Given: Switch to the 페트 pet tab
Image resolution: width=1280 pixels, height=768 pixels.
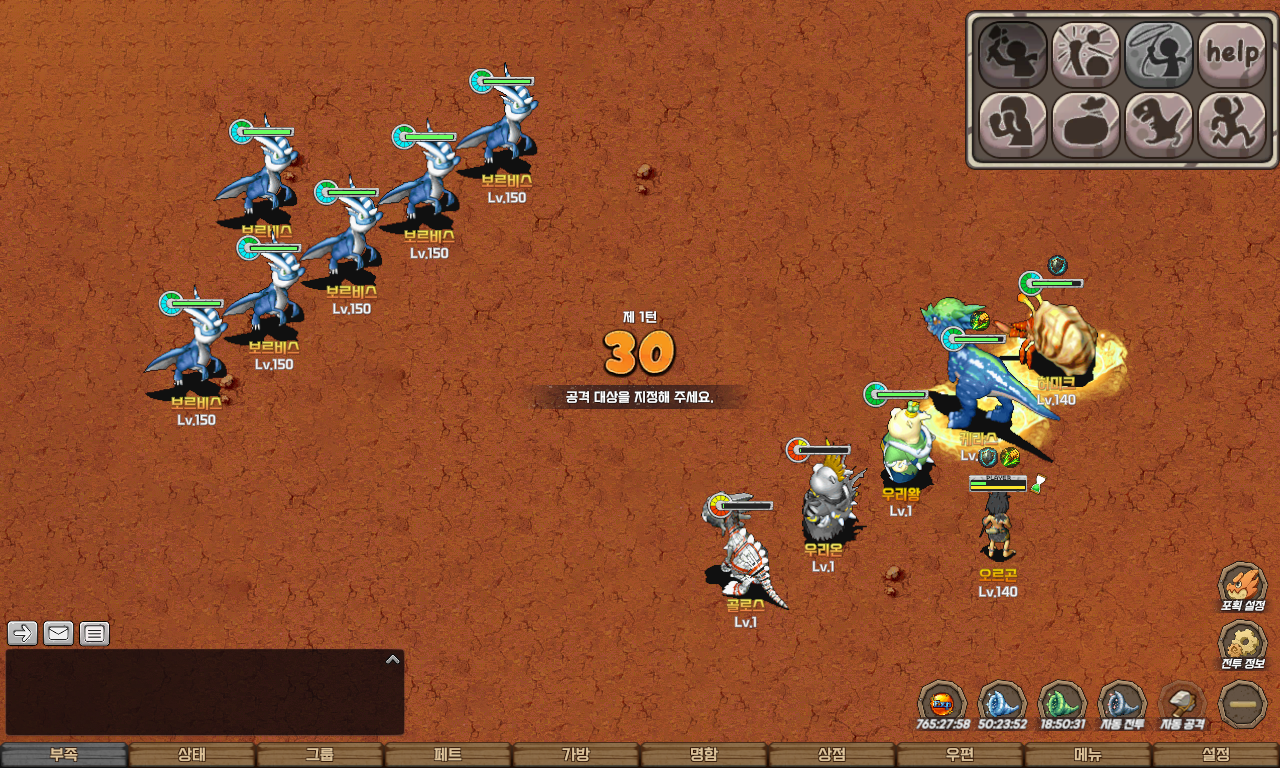Looking at the screenshot, I should (x=448, y=755).
